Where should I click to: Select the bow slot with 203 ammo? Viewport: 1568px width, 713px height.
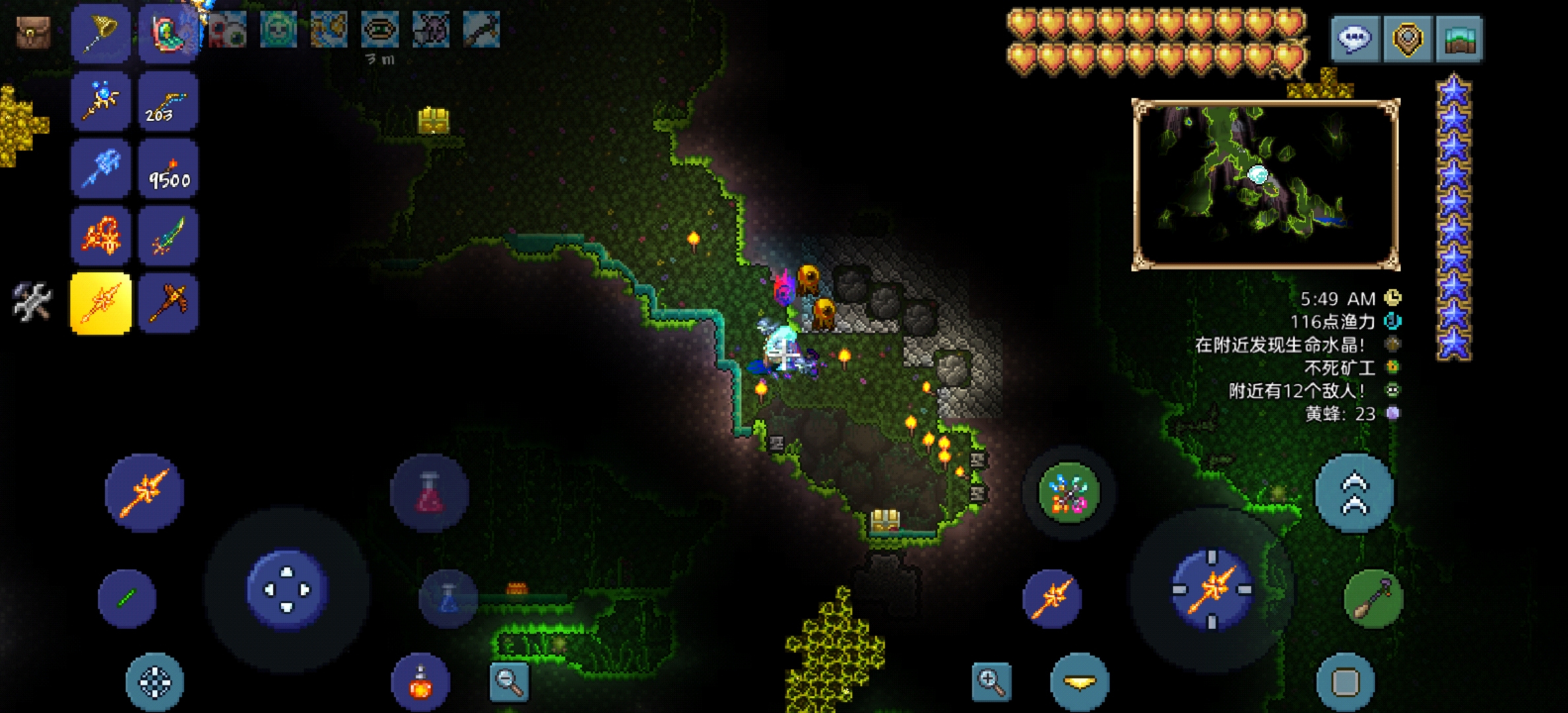pos(168,101)
